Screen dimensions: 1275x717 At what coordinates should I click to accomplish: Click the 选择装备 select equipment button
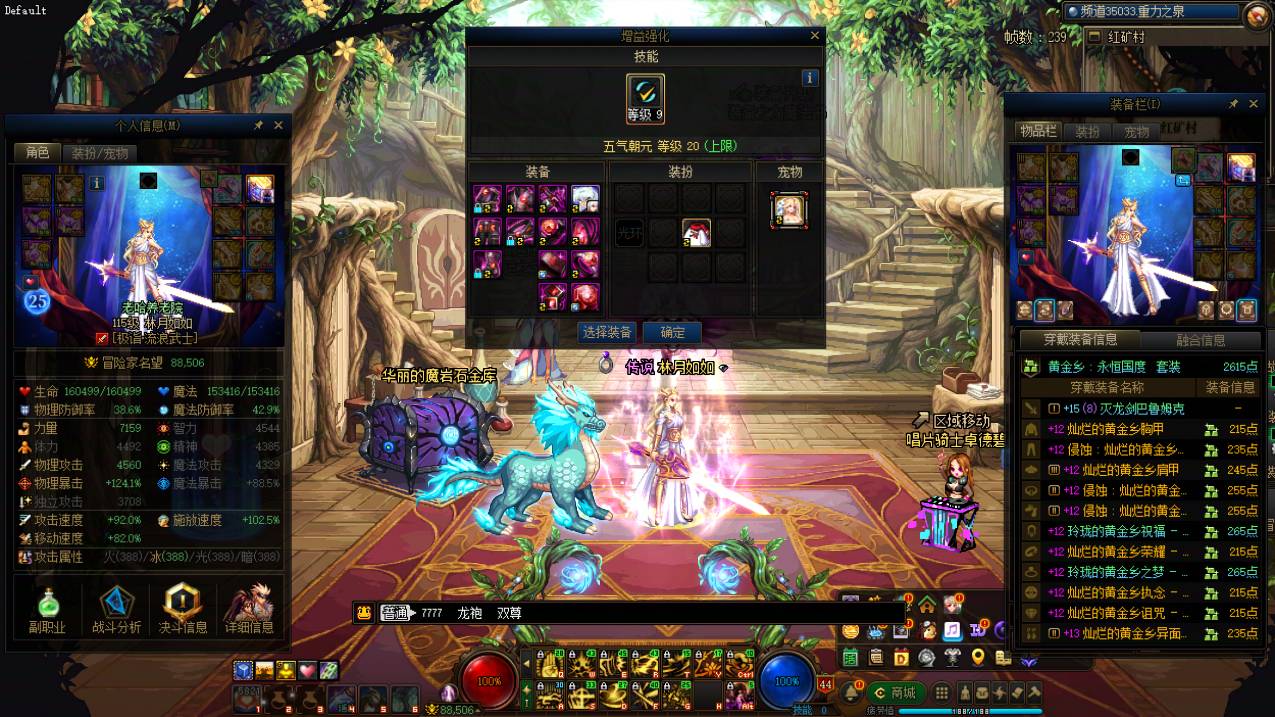tap(606, 332)
